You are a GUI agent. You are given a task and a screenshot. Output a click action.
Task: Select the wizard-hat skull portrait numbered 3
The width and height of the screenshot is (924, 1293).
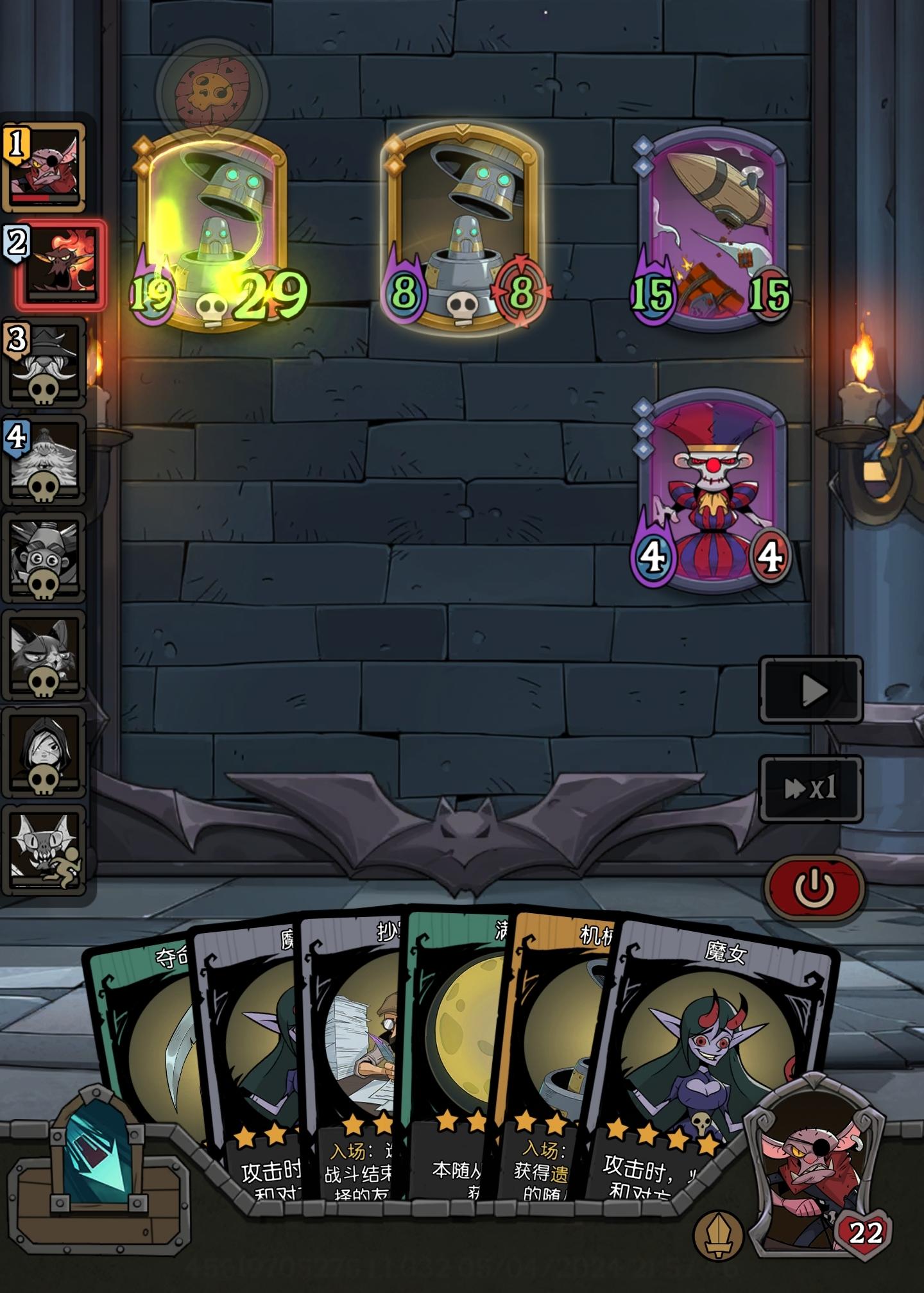point(45,366)
